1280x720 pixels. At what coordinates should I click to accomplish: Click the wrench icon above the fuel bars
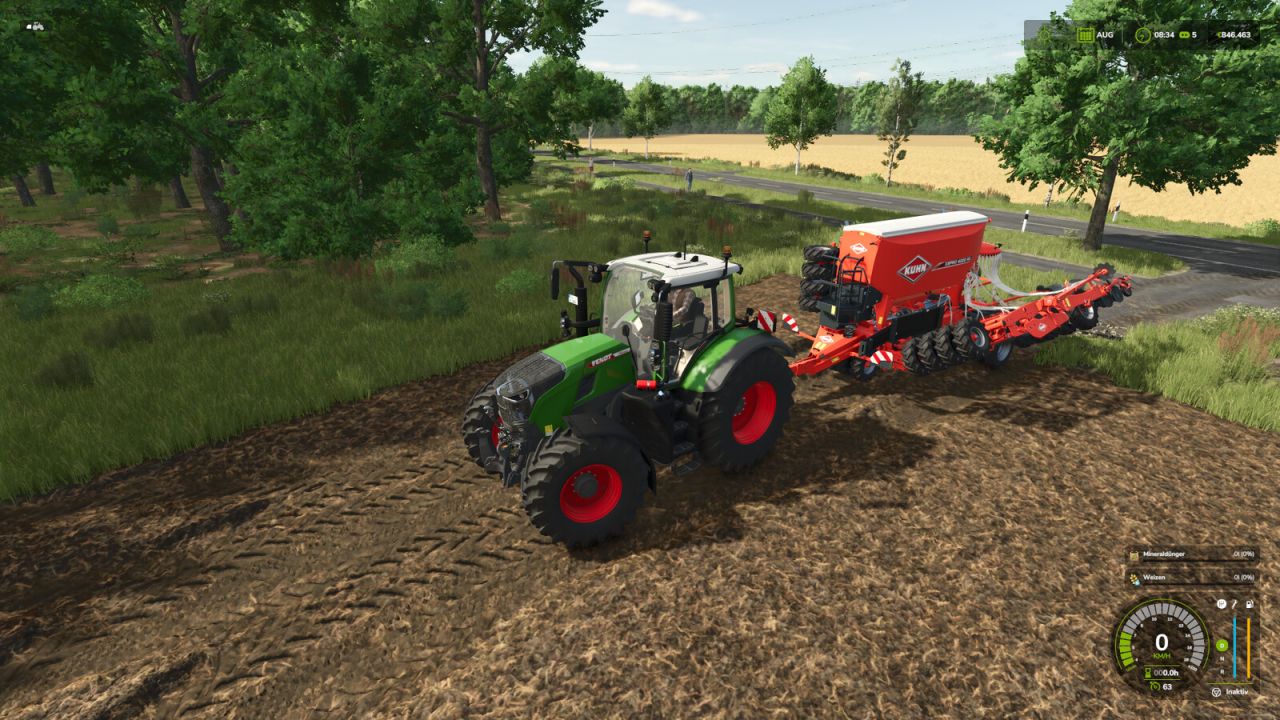tap(1234, 604)
